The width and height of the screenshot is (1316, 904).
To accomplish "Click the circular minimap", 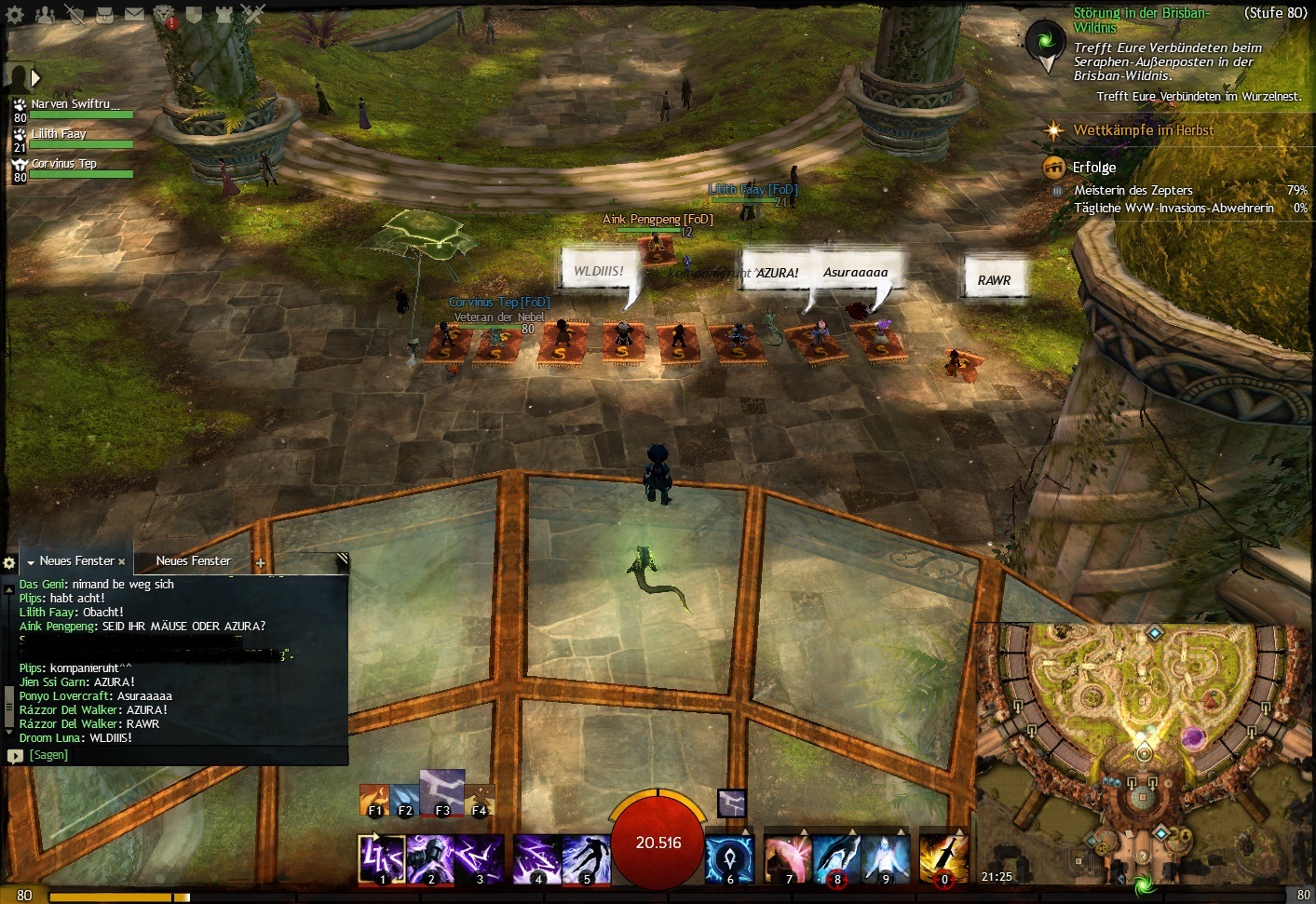I will coord(1144,745).
